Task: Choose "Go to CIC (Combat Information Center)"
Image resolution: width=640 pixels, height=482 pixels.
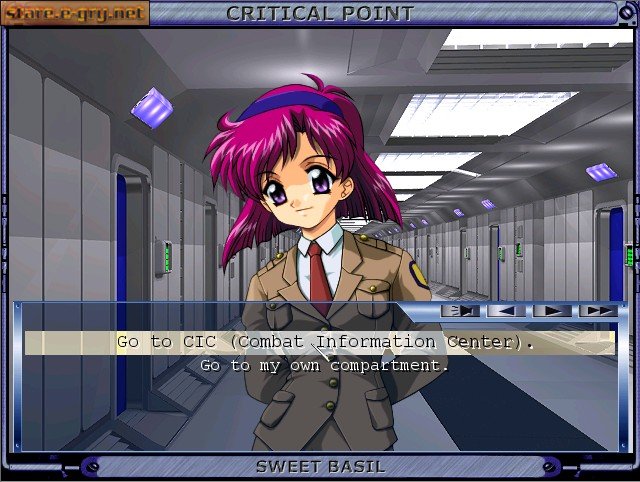Action: [325, 342]
